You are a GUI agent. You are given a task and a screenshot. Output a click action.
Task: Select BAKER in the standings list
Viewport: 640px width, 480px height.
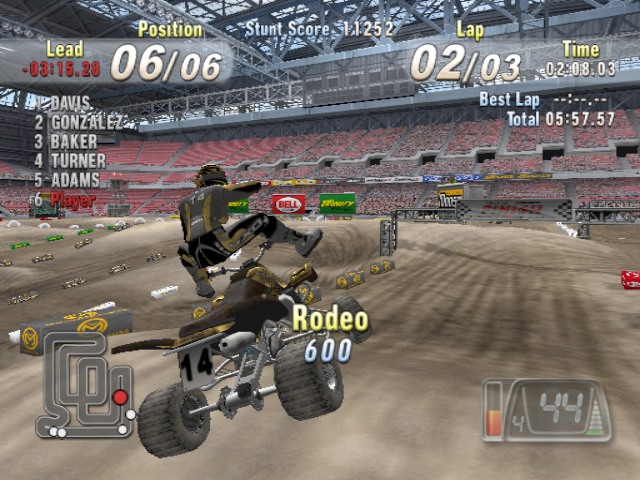(73, 141)
